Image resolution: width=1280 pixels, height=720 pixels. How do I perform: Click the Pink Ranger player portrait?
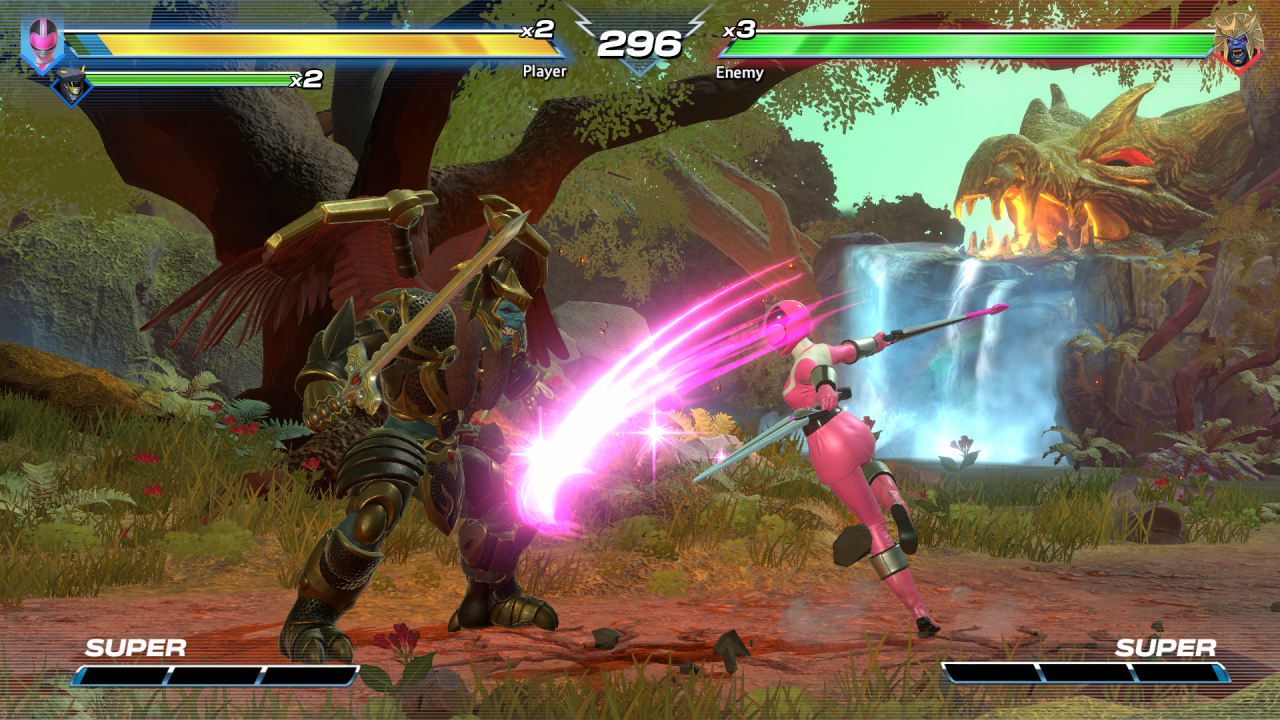point(43,44)
